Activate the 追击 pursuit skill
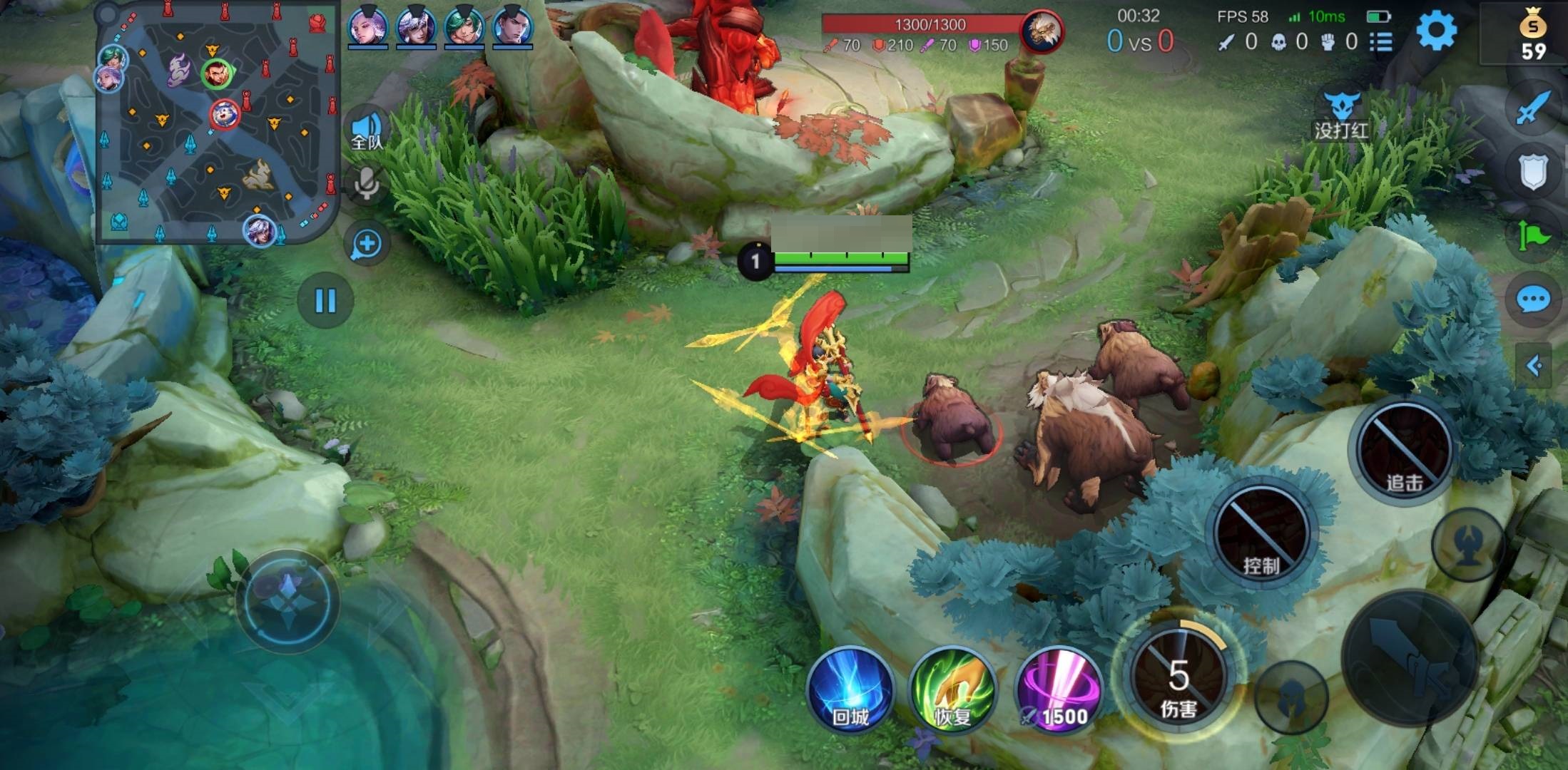Screen dimensions: 1568x770 click(x=1403, y=449)
